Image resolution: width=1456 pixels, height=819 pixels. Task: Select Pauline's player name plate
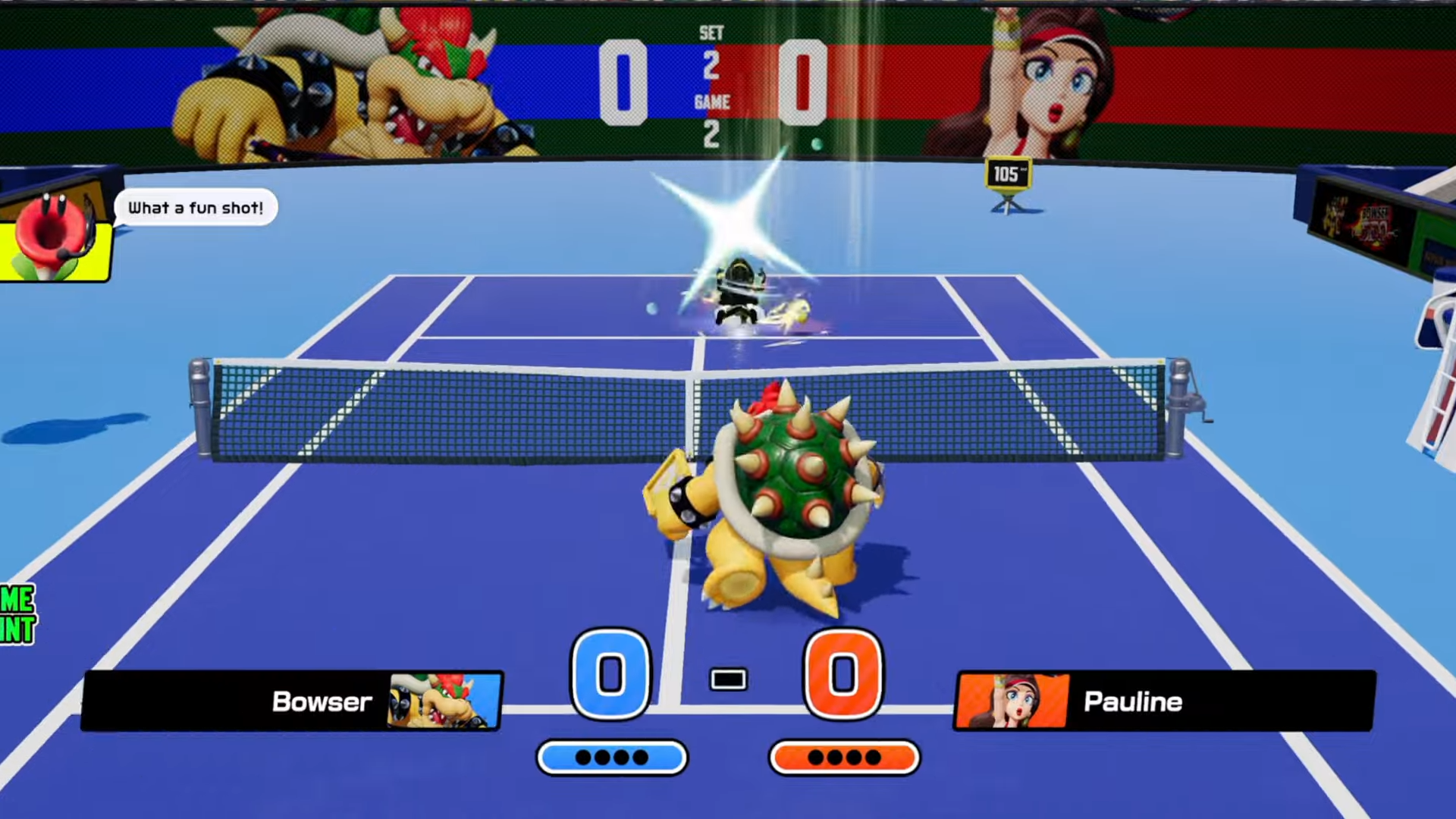1163,701
